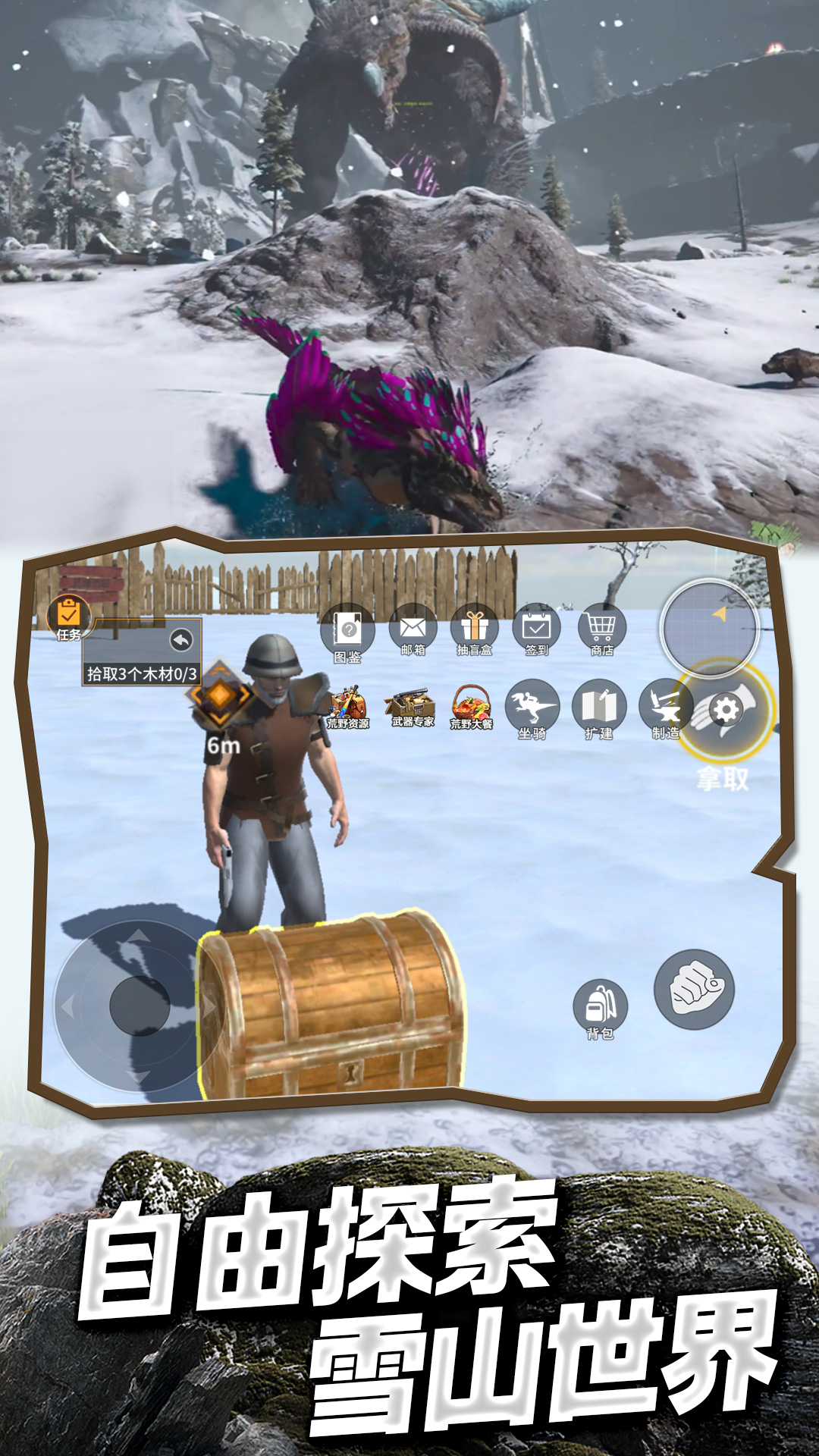Hit the fist attack button
819x1456 pixels.
(x=694, y=989)
